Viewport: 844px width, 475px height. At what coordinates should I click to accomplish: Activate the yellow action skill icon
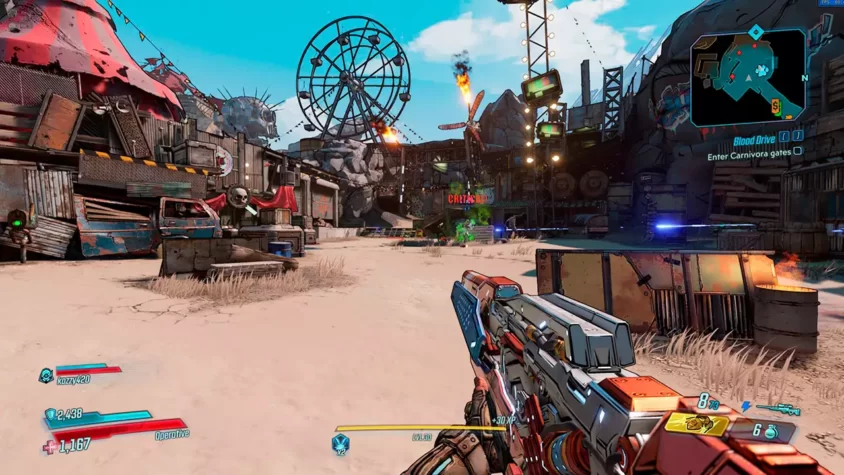(696, 424)
